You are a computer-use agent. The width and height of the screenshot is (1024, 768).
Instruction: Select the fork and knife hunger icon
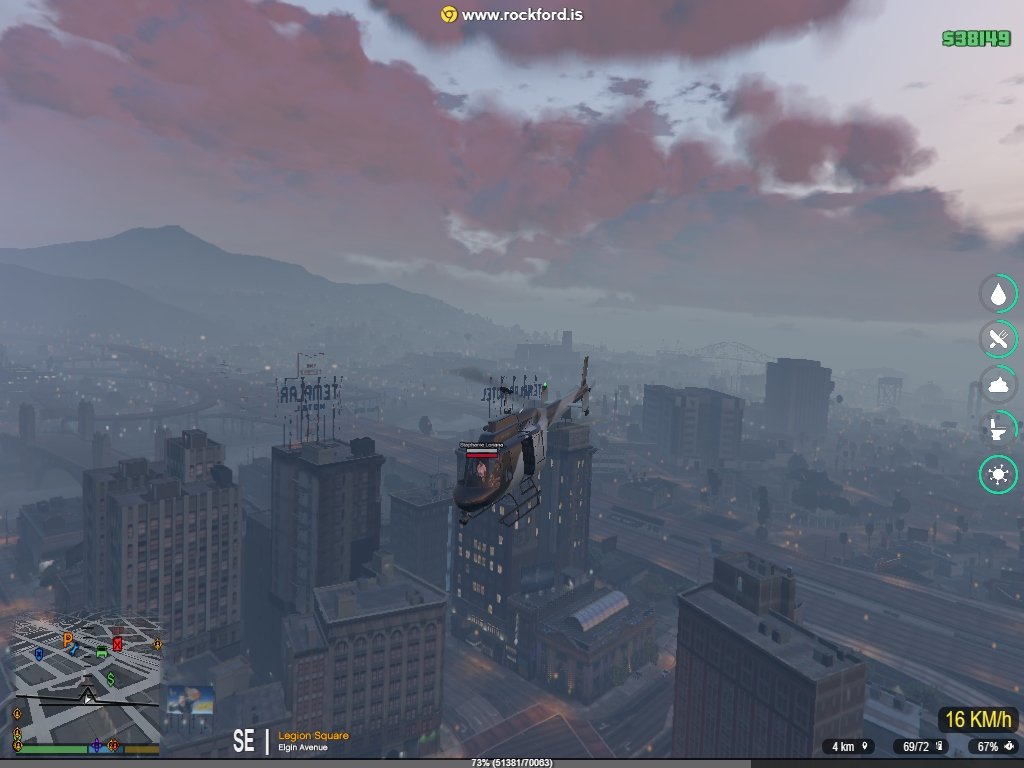998,340
